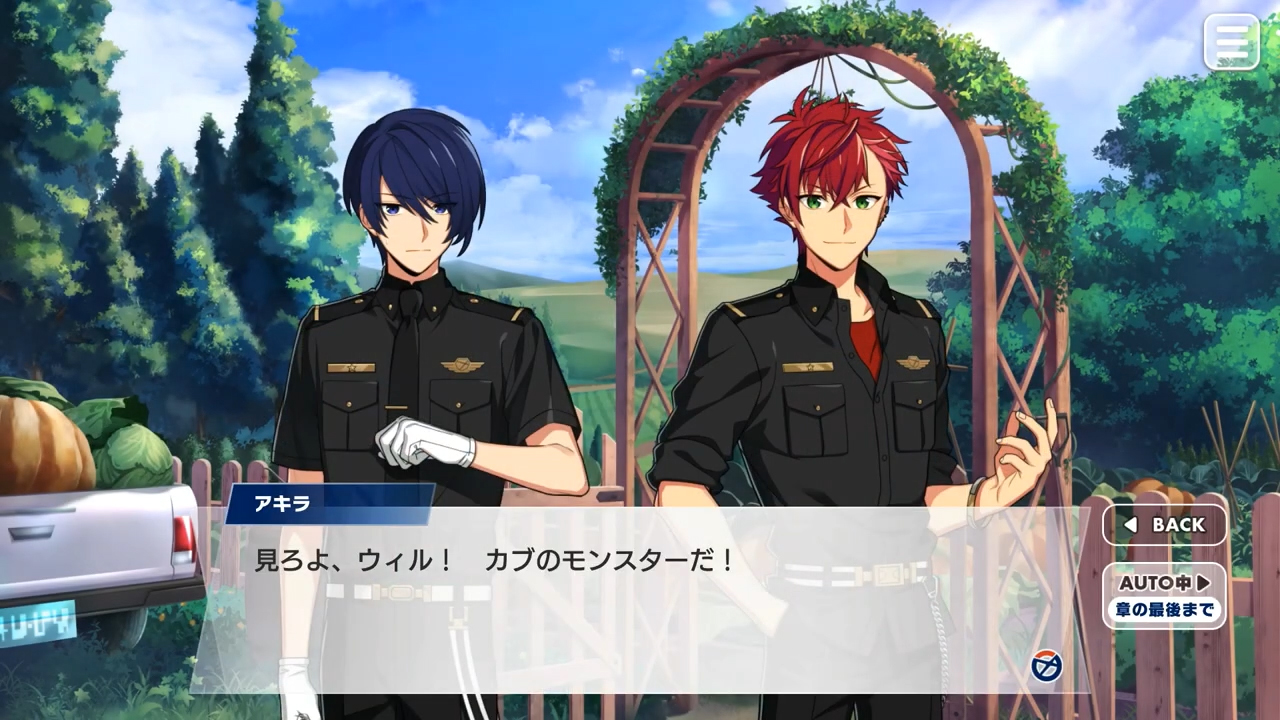Go back with the BACK button
This screenshot has width=1280, height=720.
coord(1164,525)
